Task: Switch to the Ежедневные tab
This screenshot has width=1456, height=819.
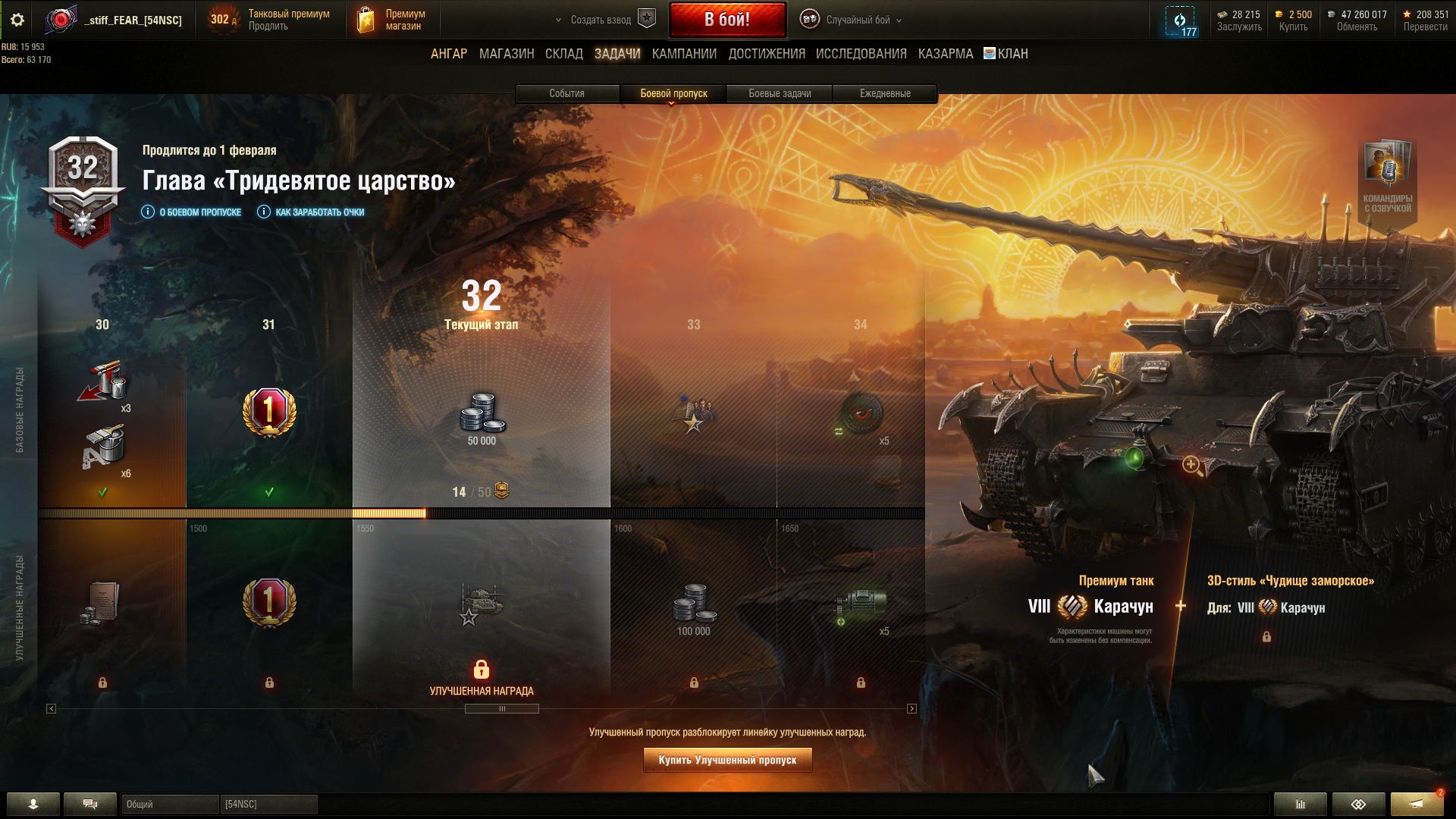Action: tap(885, 93)
